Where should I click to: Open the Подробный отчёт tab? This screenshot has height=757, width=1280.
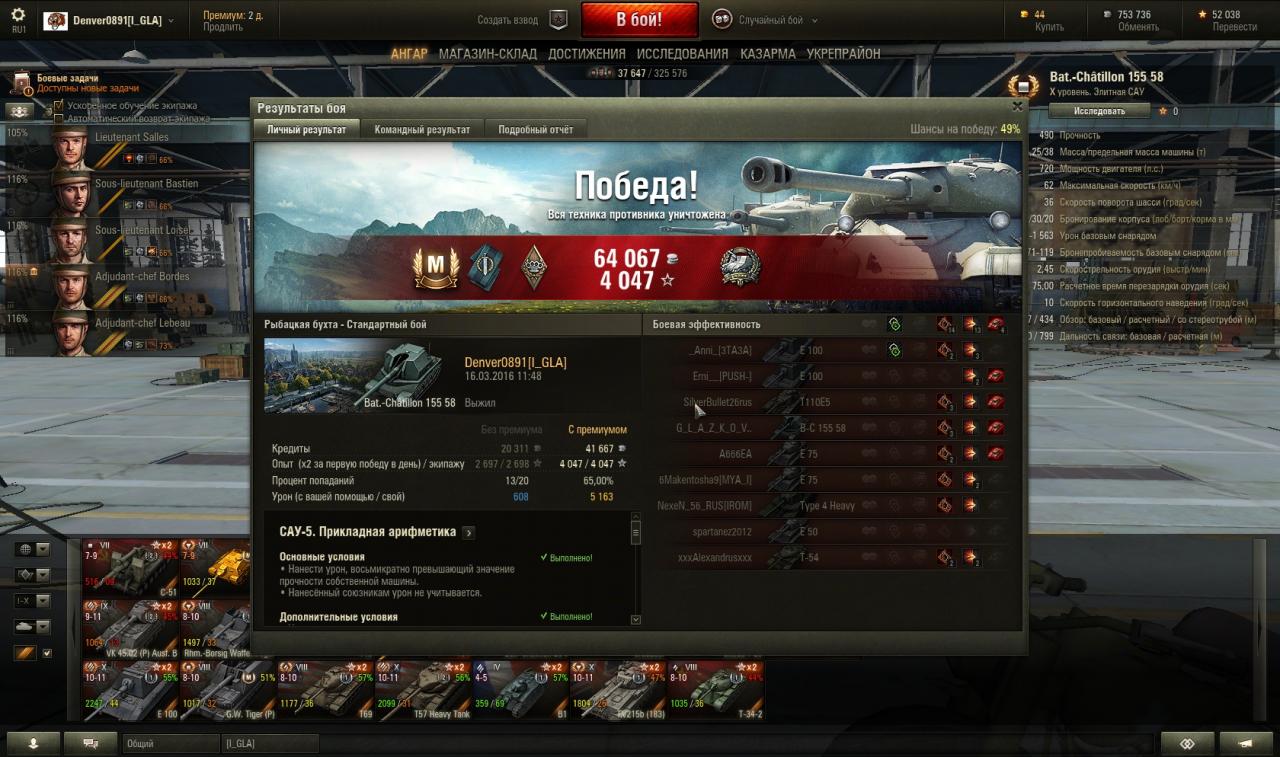[x=535, y=130]
